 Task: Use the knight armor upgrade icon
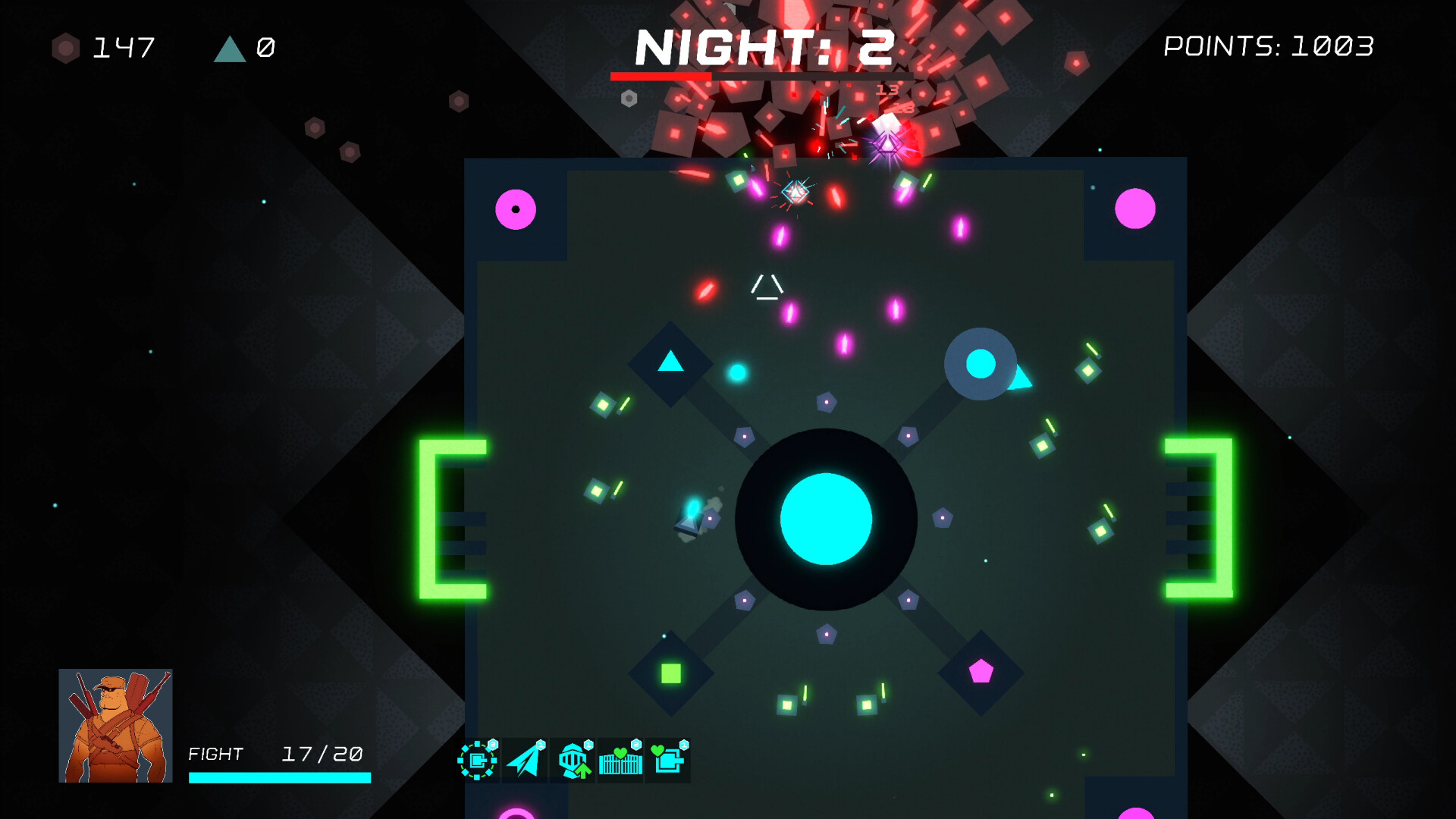[573, 762]
